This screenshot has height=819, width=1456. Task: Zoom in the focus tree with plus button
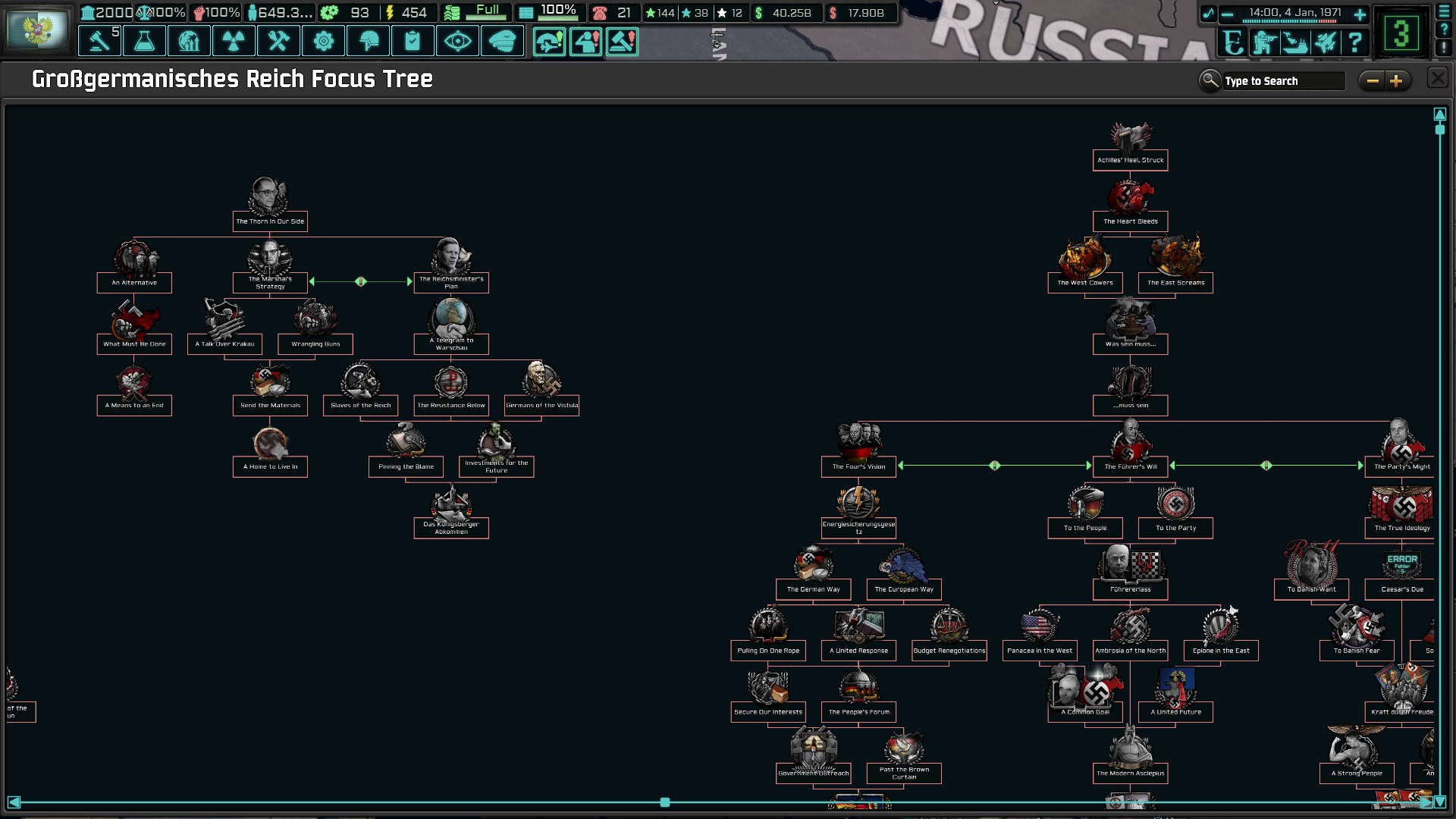[1396, 81]
